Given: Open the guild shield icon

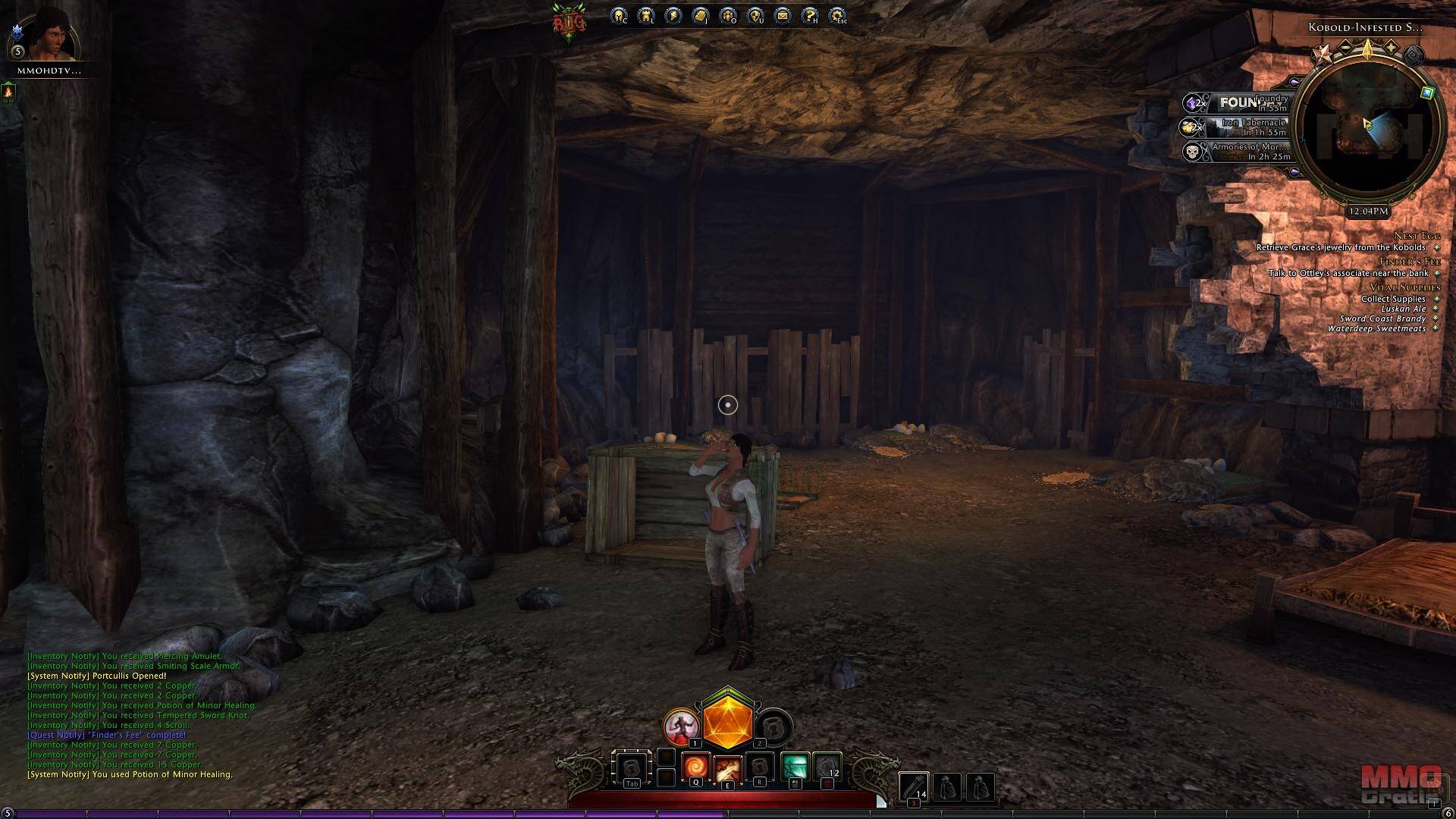Looking at the screenshot, I should pyautogui.click(x=755, y=15).
